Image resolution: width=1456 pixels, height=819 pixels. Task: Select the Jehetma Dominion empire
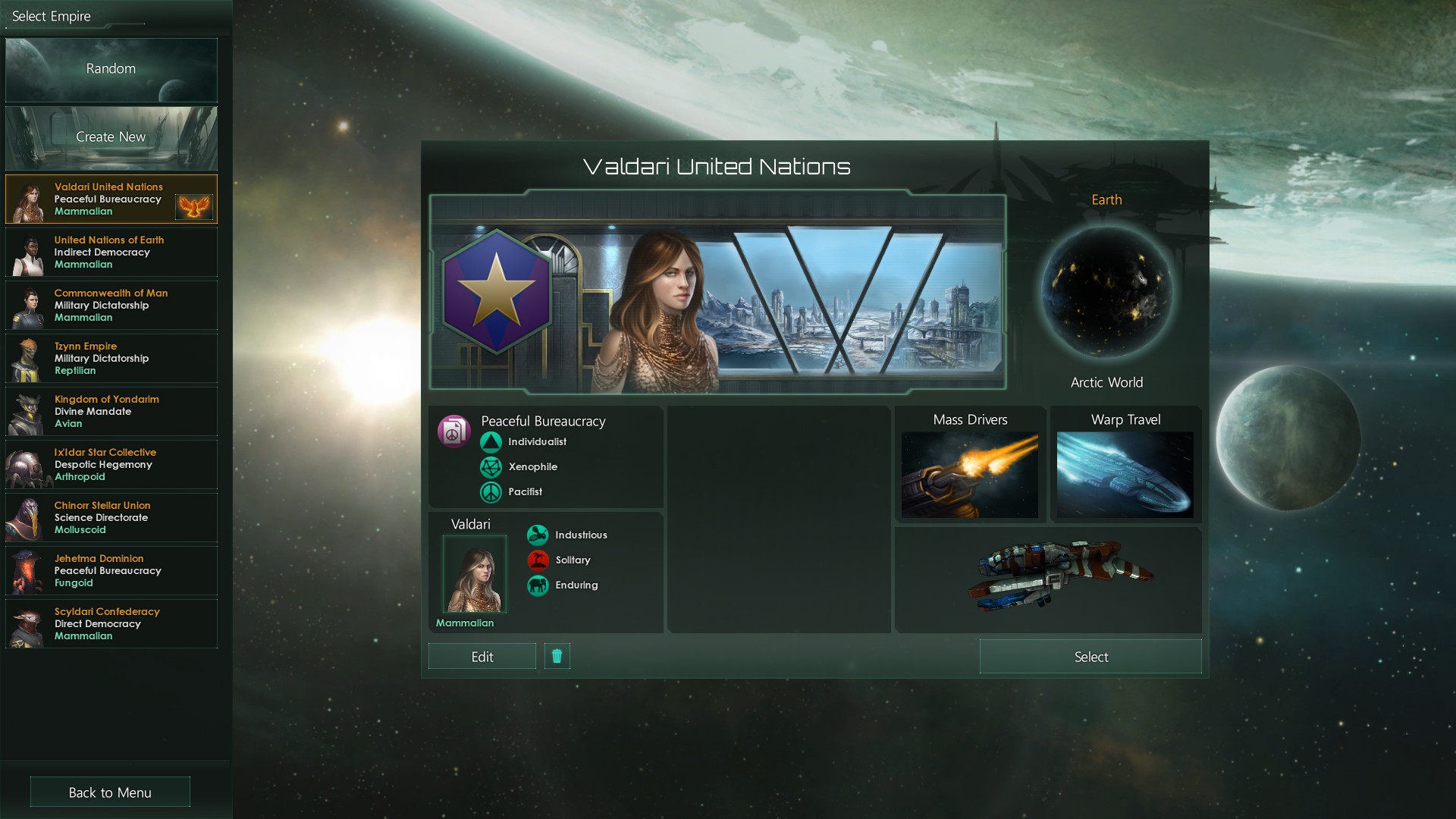tap(111, 571)
